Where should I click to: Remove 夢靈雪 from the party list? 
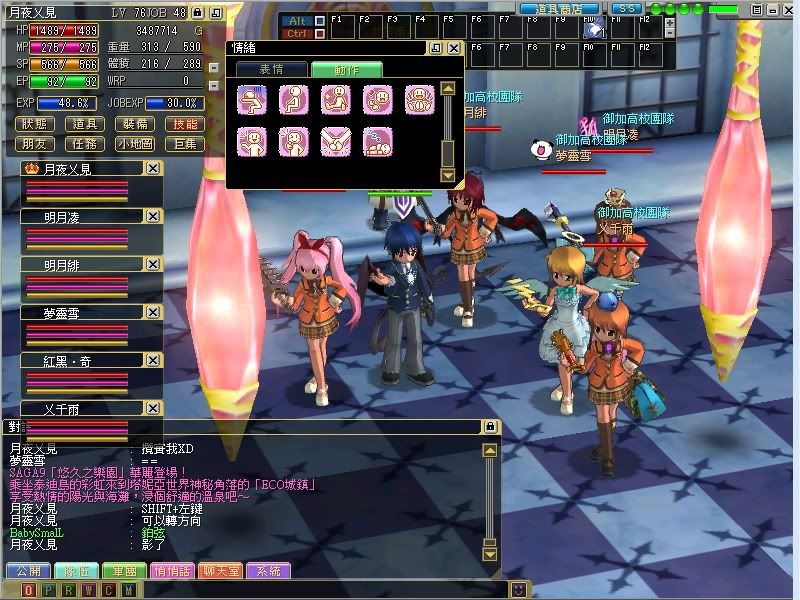point(152,312)
